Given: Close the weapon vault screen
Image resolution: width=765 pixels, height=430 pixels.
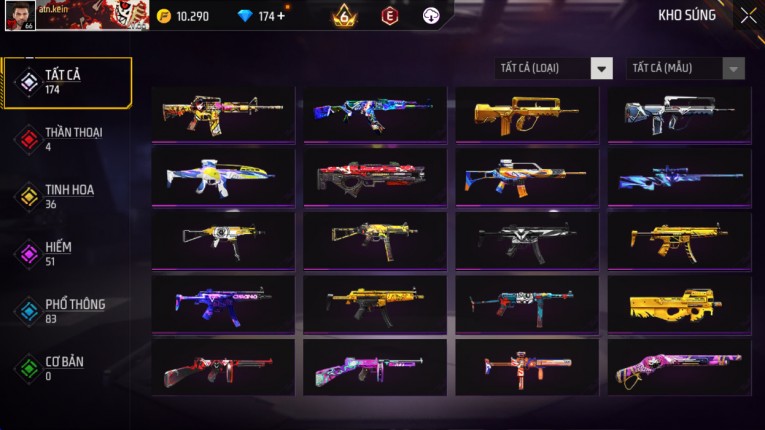Looking at the screenshot, I should tap(748, 15).
